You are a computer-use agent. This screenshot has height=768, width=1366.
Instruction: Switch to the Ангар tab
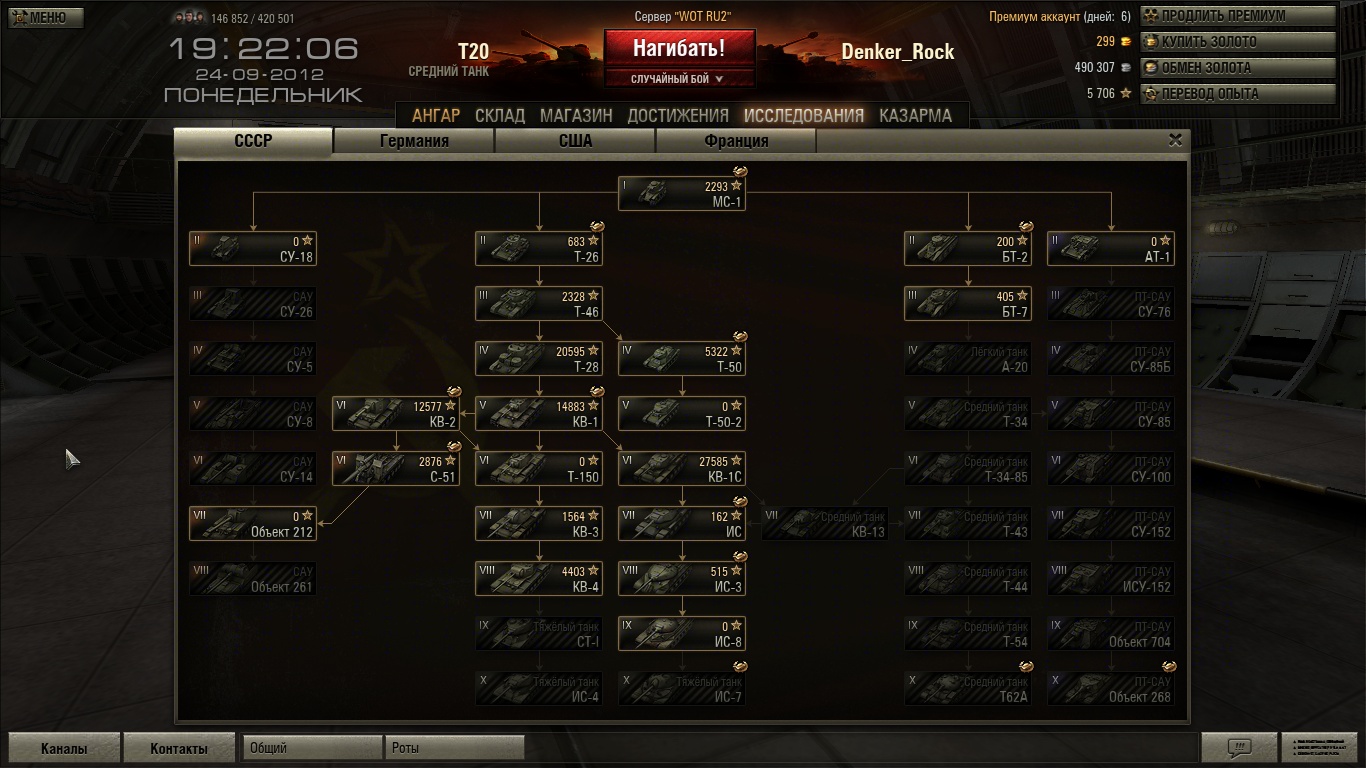click(436, 115)
